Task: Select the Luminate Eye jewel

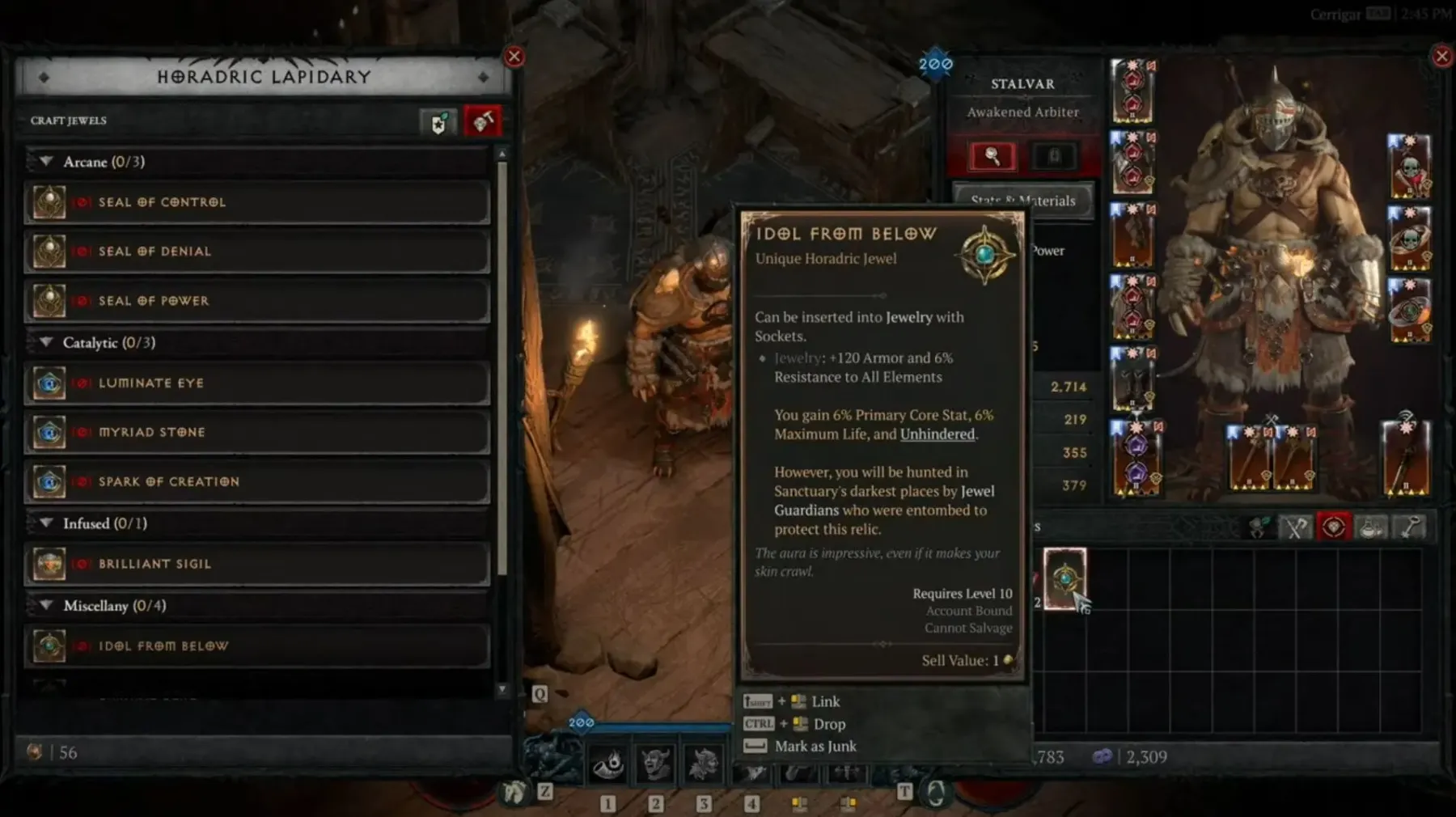Action: [257, 383]
